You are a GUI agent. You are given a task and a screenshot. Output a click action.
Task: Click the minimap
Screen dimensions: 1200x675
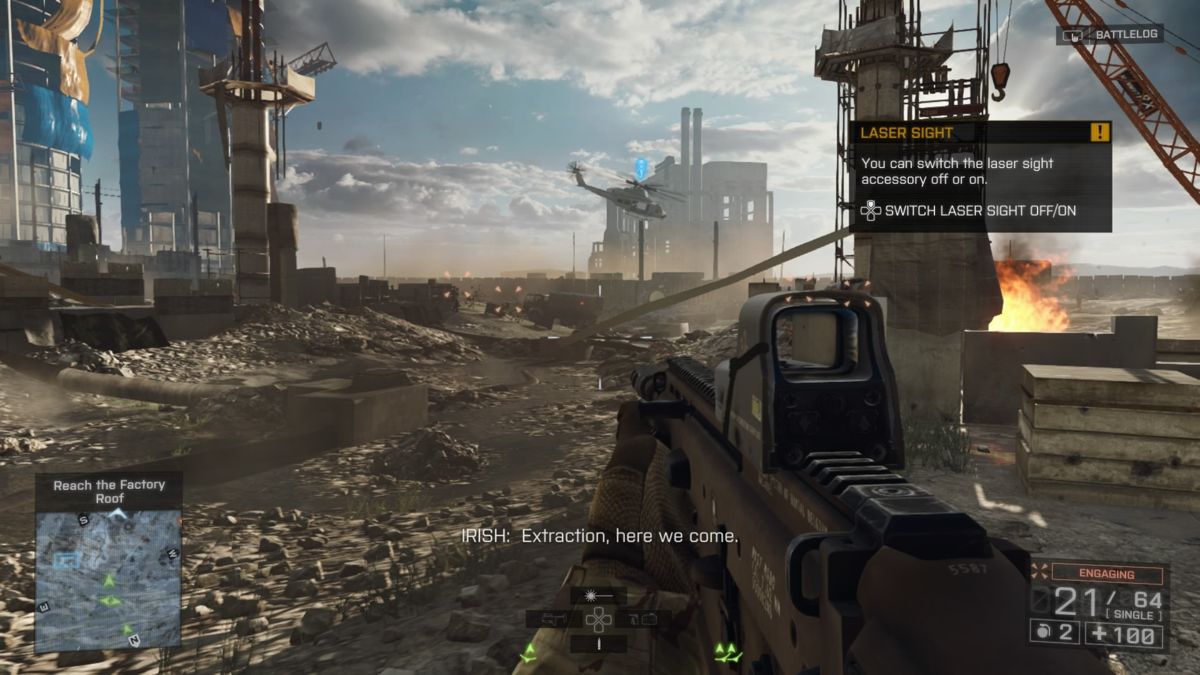(x=108, y=578)
